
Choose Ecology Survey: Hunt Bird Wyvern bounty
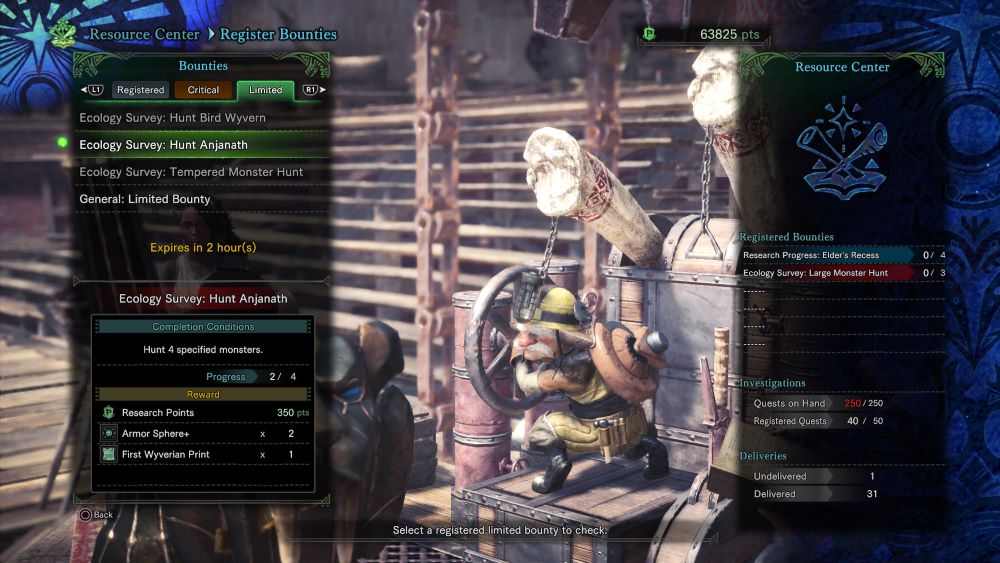click(x=172, y=118)
